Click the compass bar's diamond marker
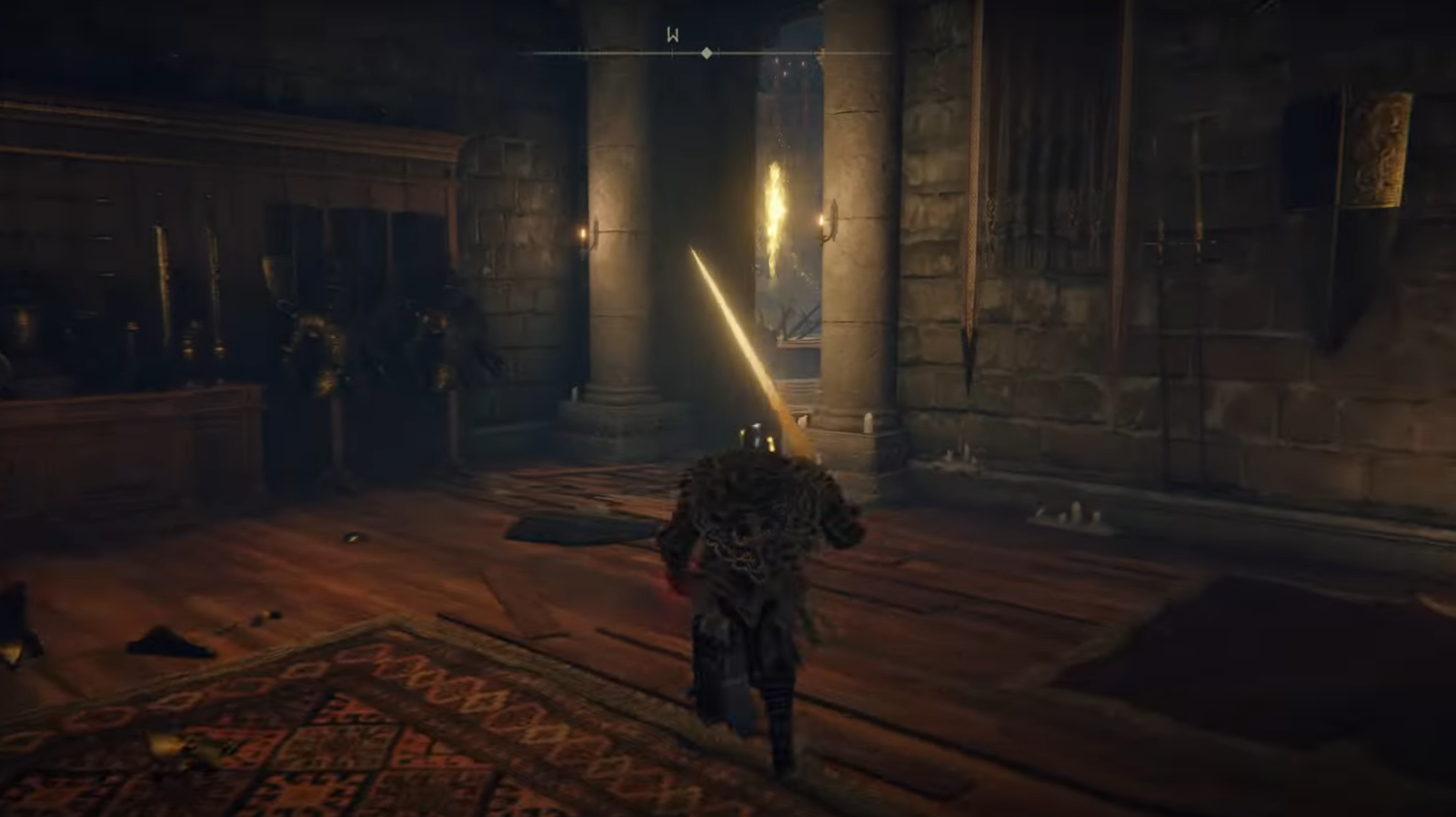The height and width of the screenshot is (817, 1456). 707,54
